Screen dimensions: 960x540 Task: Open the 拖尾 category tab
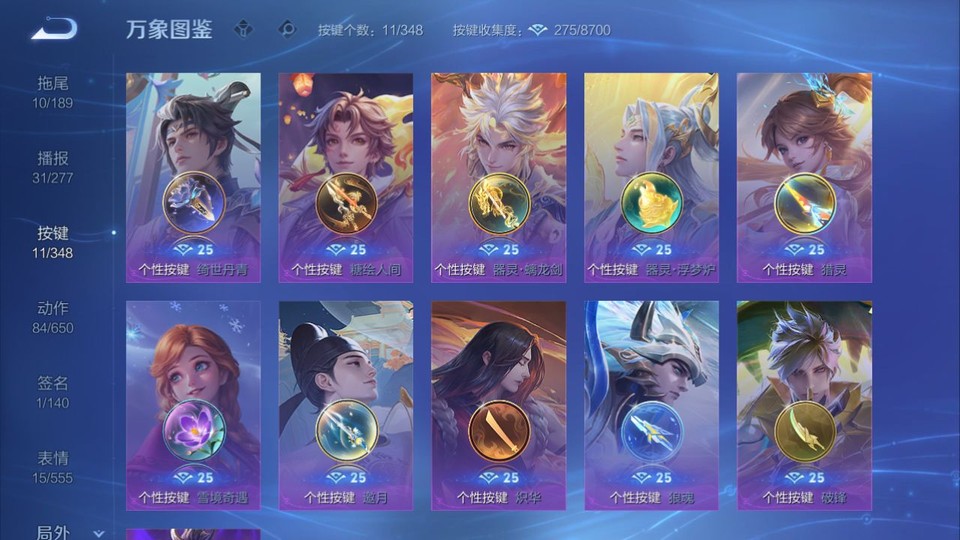pos(53,92)
